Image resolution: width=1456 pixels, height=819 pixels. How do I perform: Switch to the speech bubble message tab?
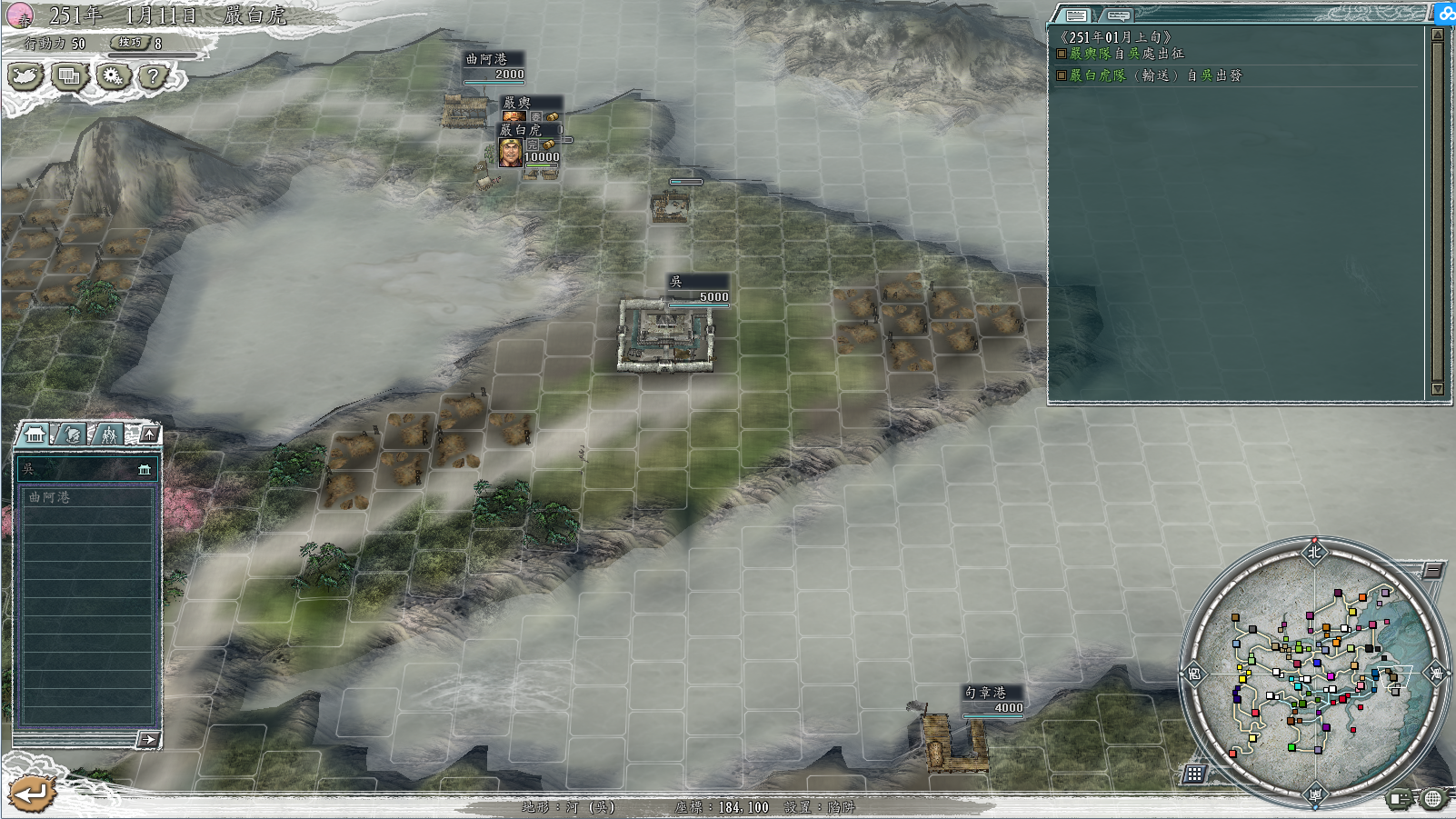1118,15
